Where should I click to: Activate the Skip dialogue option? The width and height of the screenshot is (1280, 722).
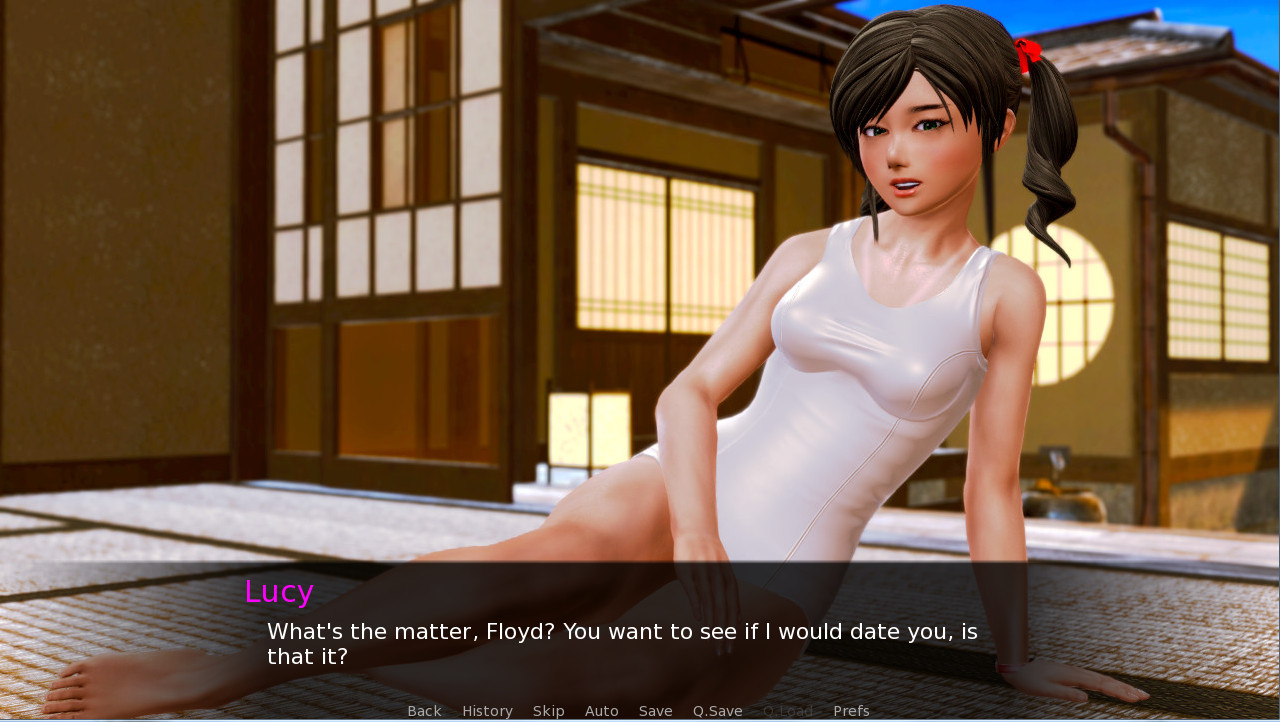548,711
